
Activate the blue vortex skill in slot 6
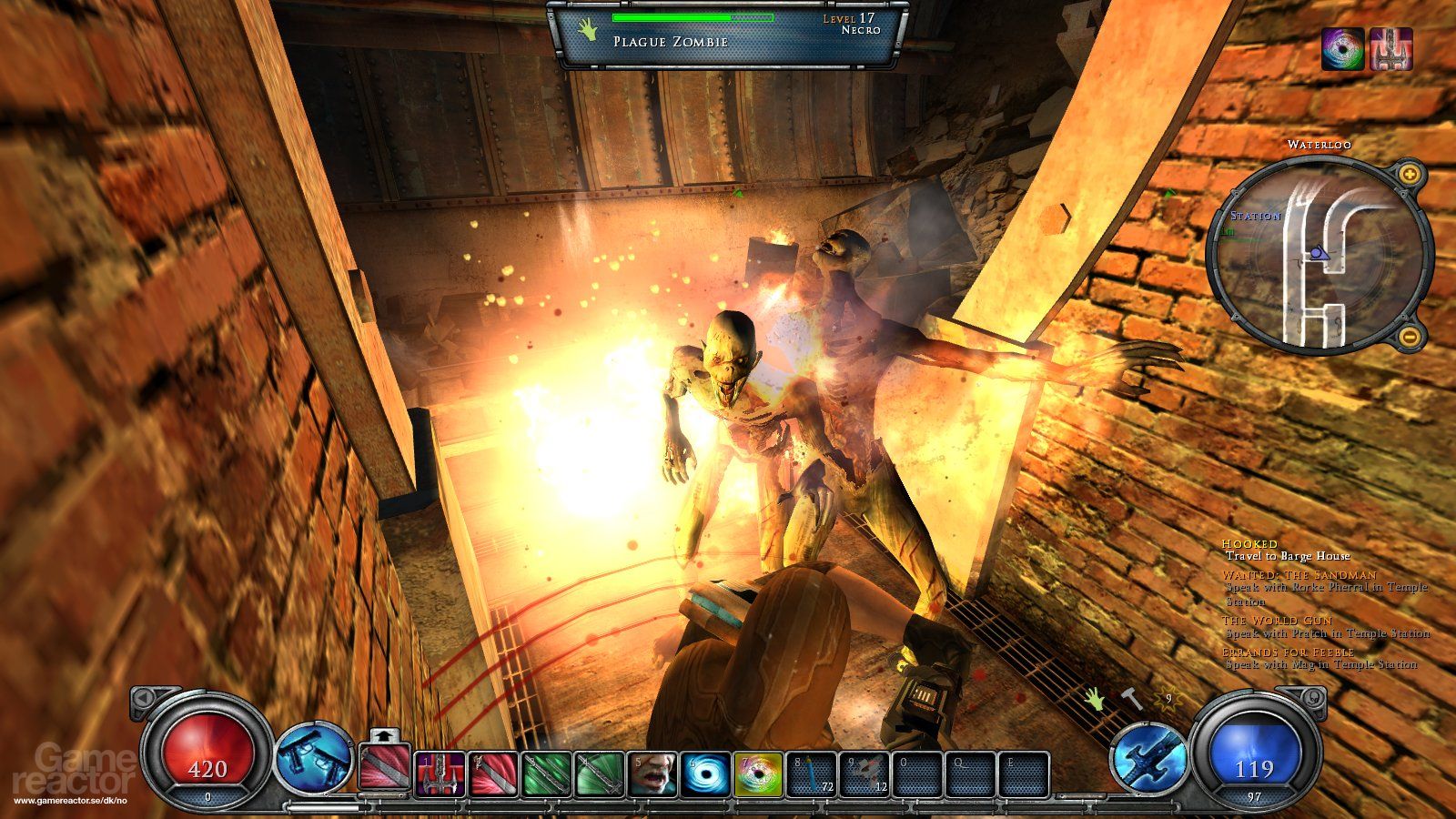click(x=703, y=773)
